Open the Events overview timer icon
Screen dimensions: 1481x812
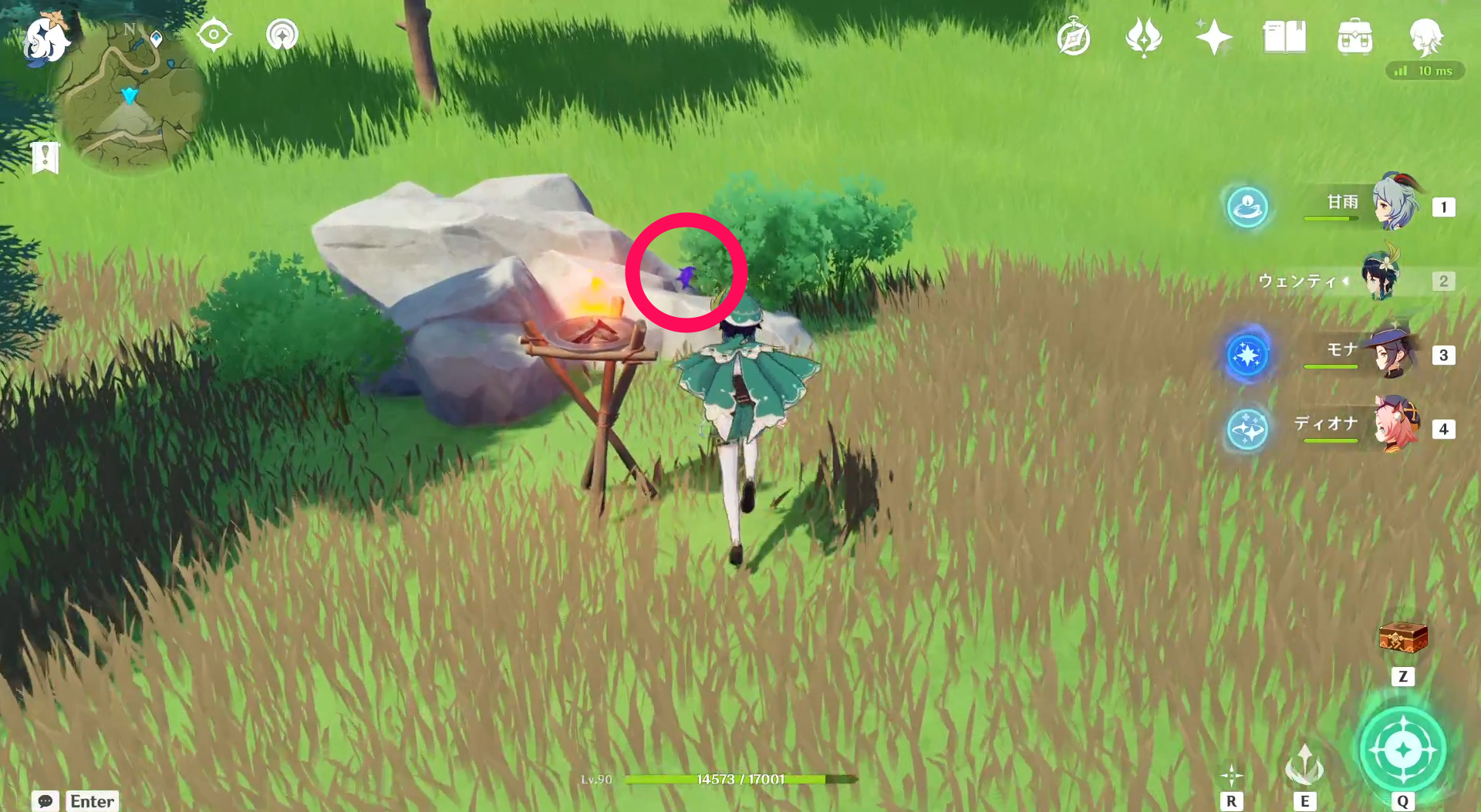(1074, 36)
